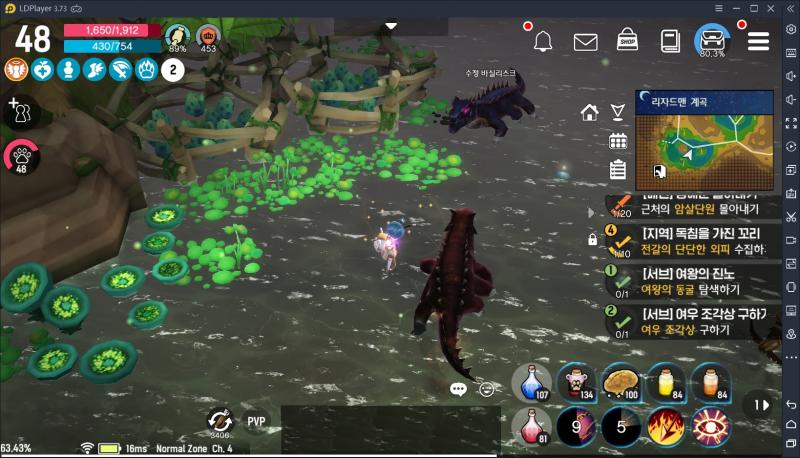The height and width of the screenshot is (458, 800).
Task: Open the notifications bell
Action: [x=543, y=41]
